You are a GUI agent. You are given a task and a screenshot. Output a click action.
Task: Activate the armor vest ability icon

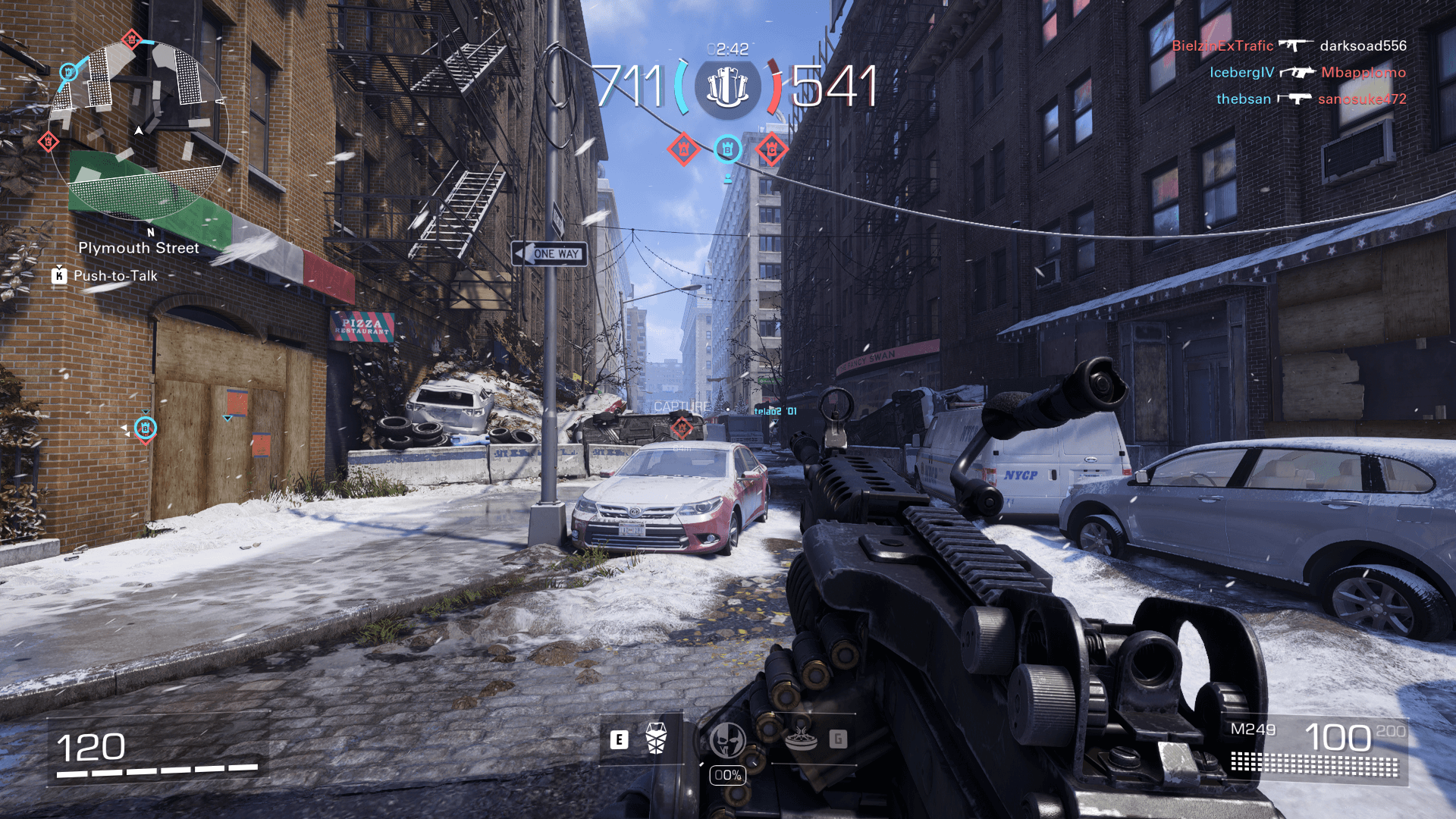click(656, 739)
